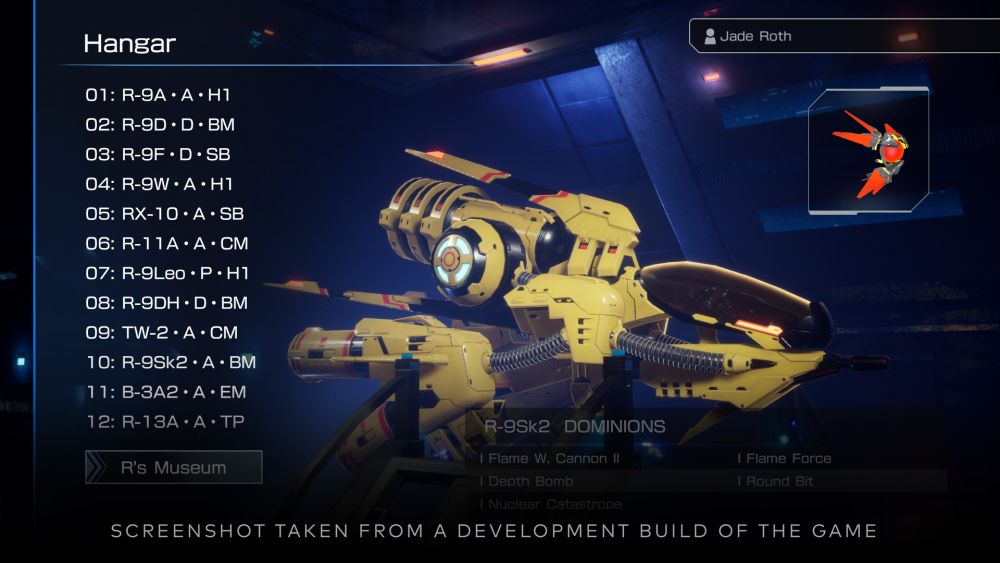Choose the TW-2 hangar entry
1000x563 pixels.
[161, 332]
